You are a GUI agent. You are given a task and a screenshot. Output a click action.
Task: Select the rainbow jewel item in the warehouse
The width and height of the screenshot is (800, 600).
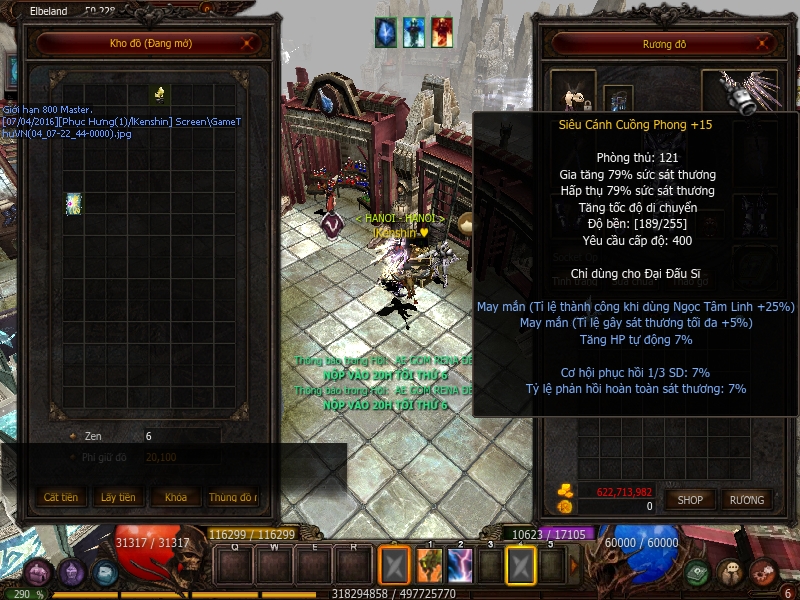(74, 203)
